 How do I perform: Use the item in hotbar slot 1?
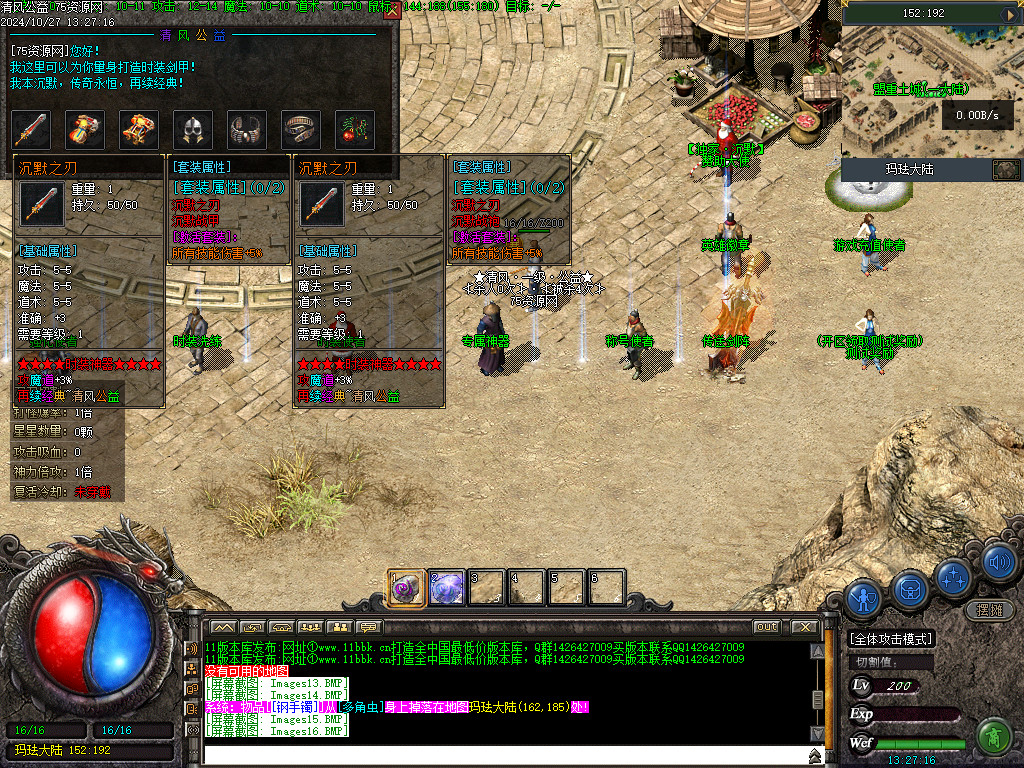point(407,588)
